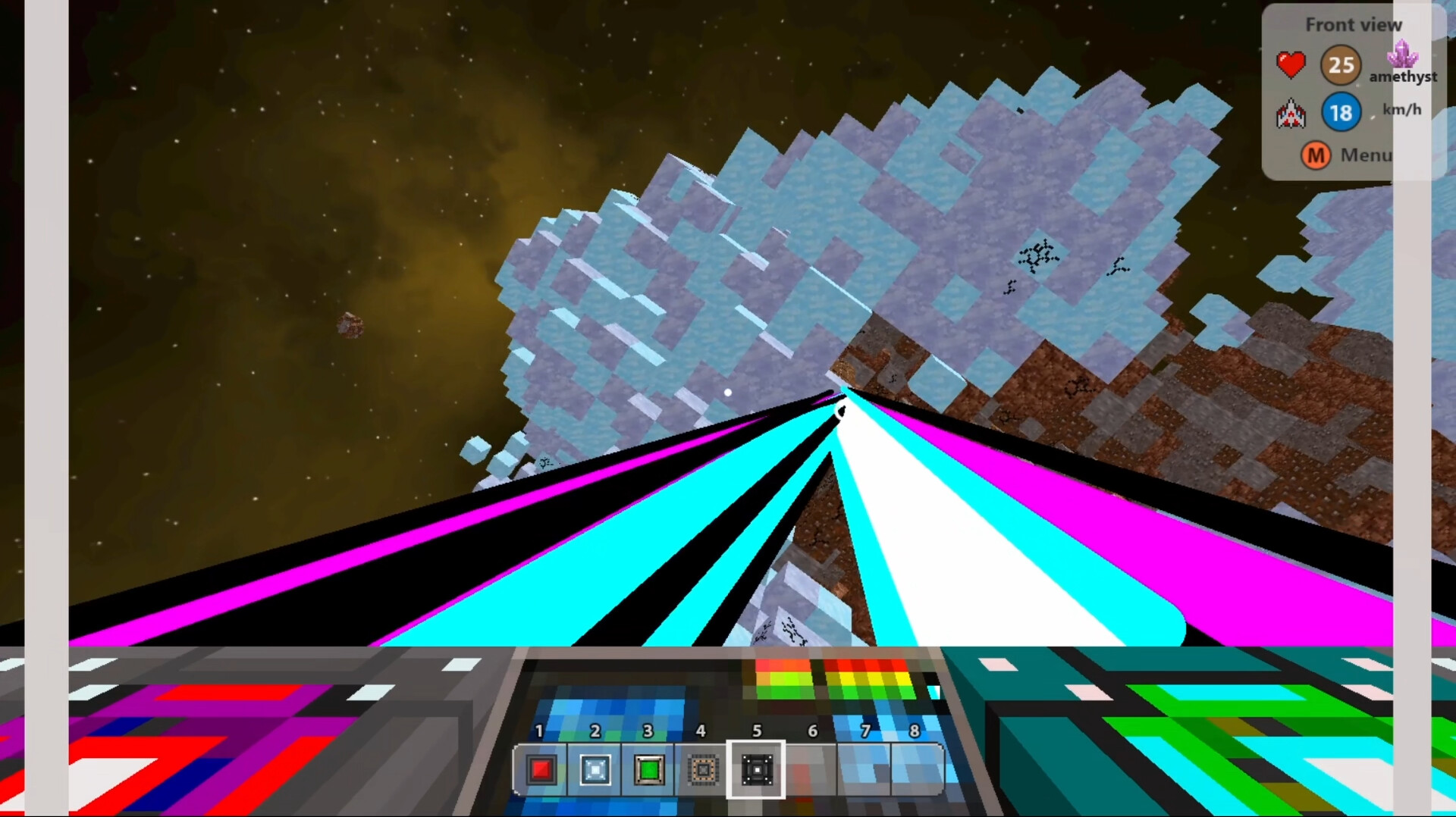The height and width of the screenshot is (817, 1456).
Task: Click the km/h speed unit label
Action: coord(1401,110)
